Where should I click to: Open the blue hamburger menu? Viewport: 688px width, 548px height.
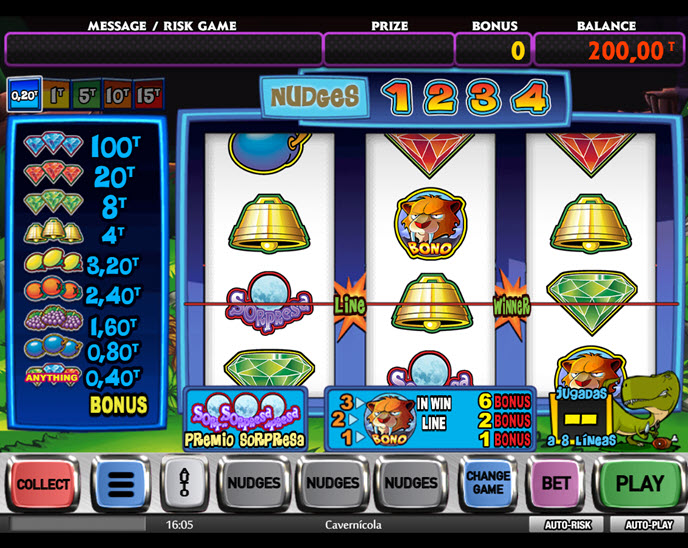click(120, 484)
